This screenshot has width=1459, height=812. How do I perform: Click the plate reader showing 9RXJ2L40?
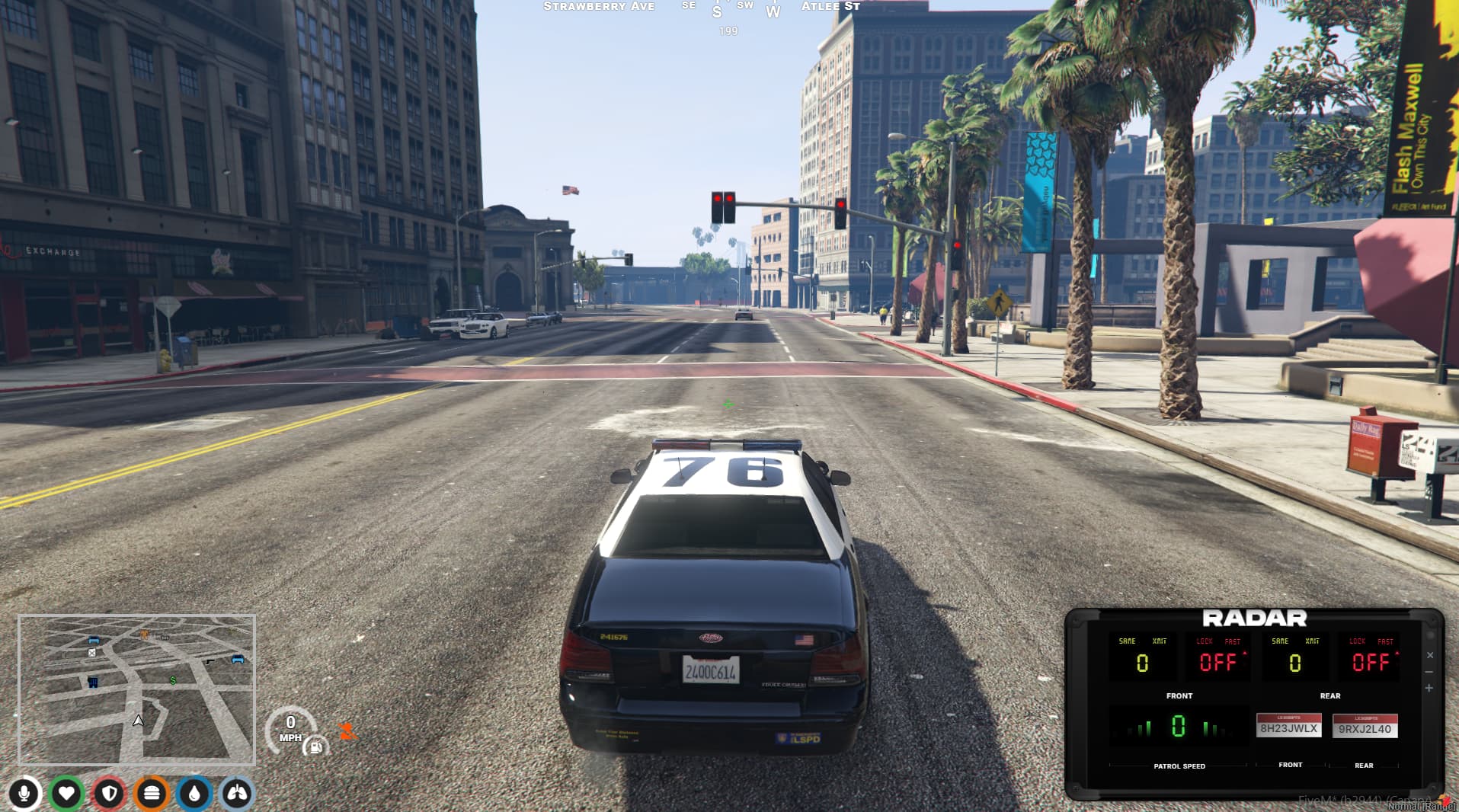(x=1365, y=727)
